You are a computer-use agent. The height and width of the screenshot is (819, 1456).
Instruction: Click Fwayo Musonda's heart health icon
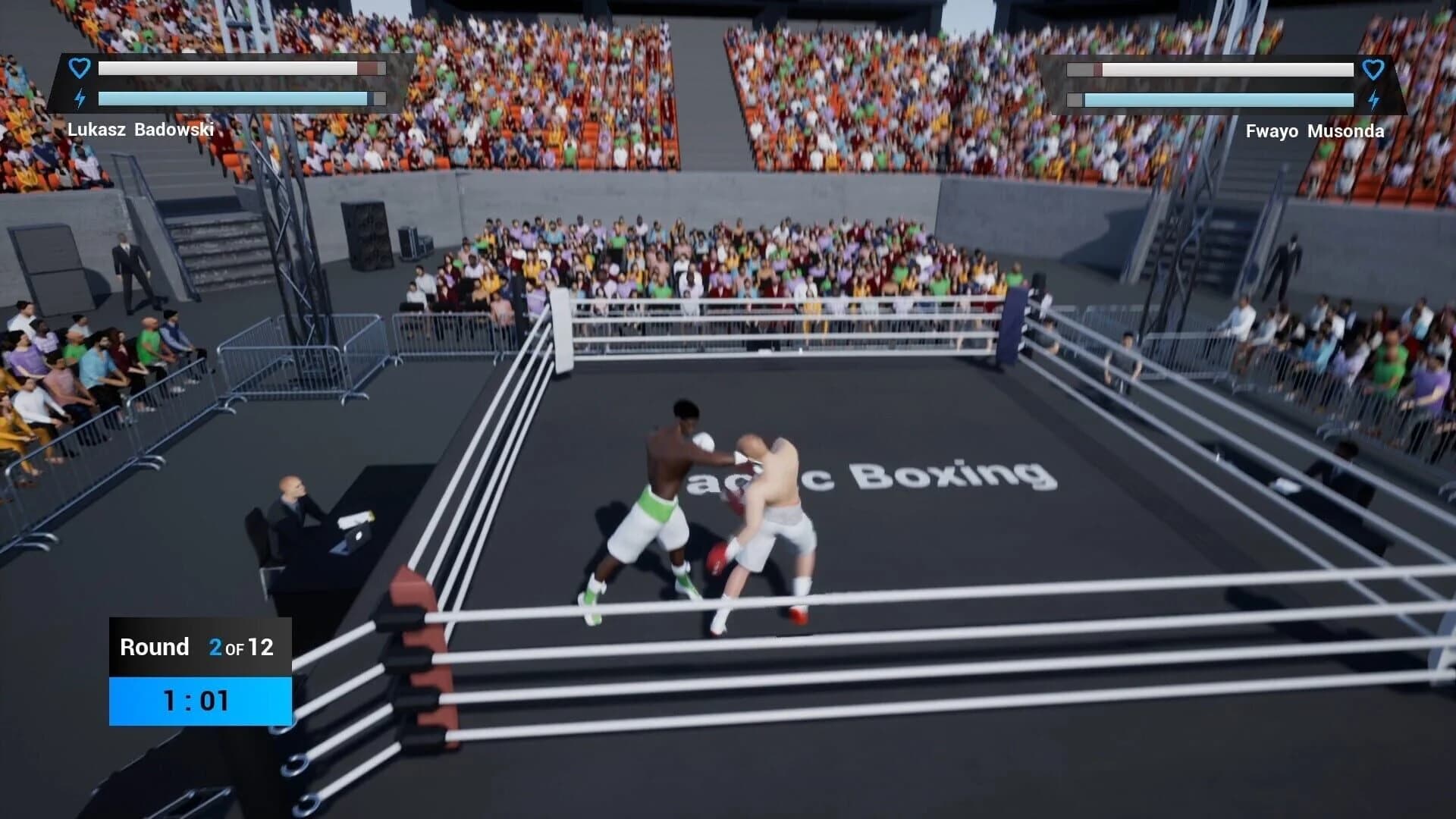pyautogui.click(x=1374, y=69)
